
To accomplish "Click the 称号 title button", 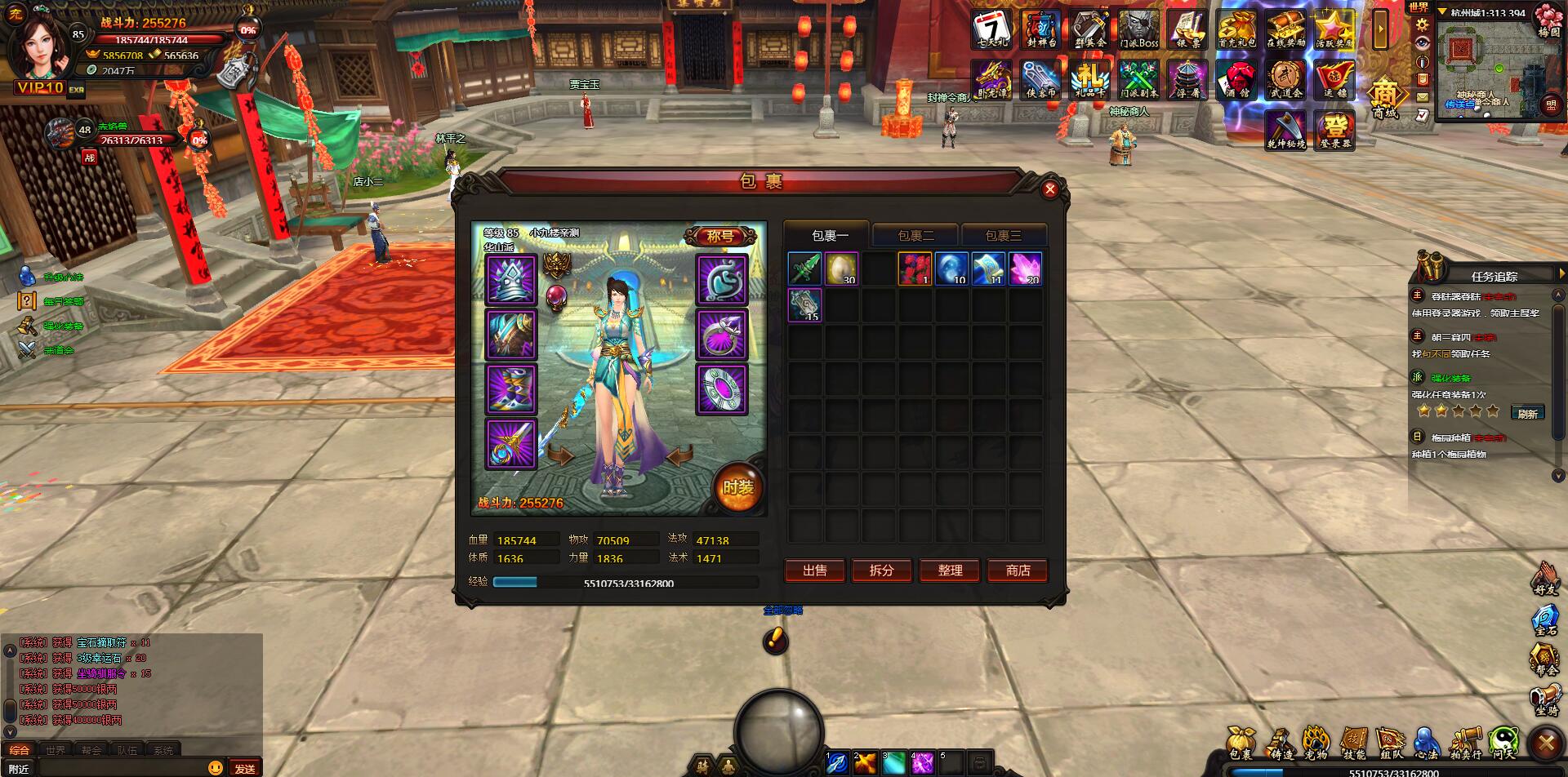I will coord(719,236).
